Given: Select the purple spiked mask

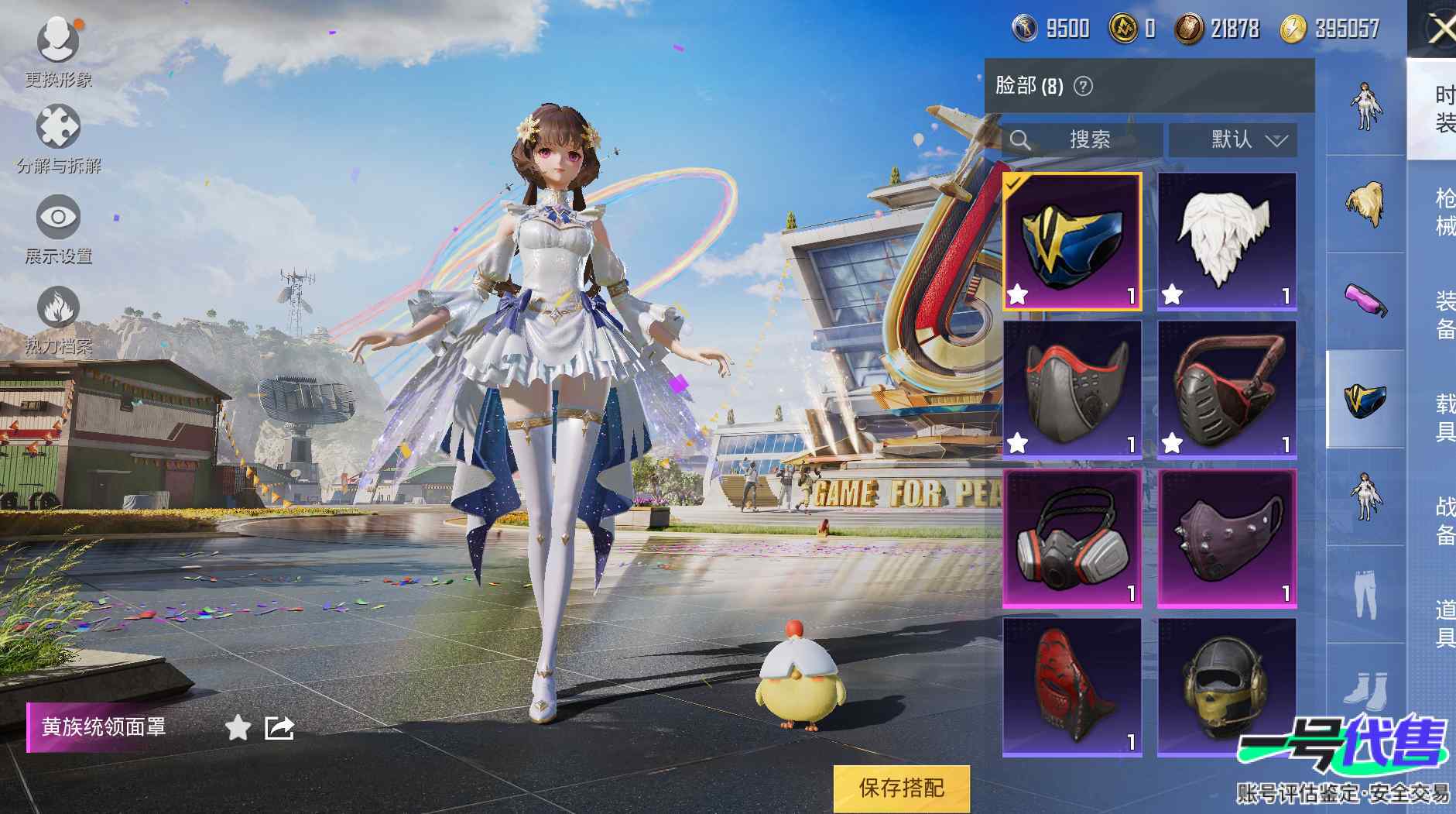Looking at the screenshot, I should (x=1226, y=538).
